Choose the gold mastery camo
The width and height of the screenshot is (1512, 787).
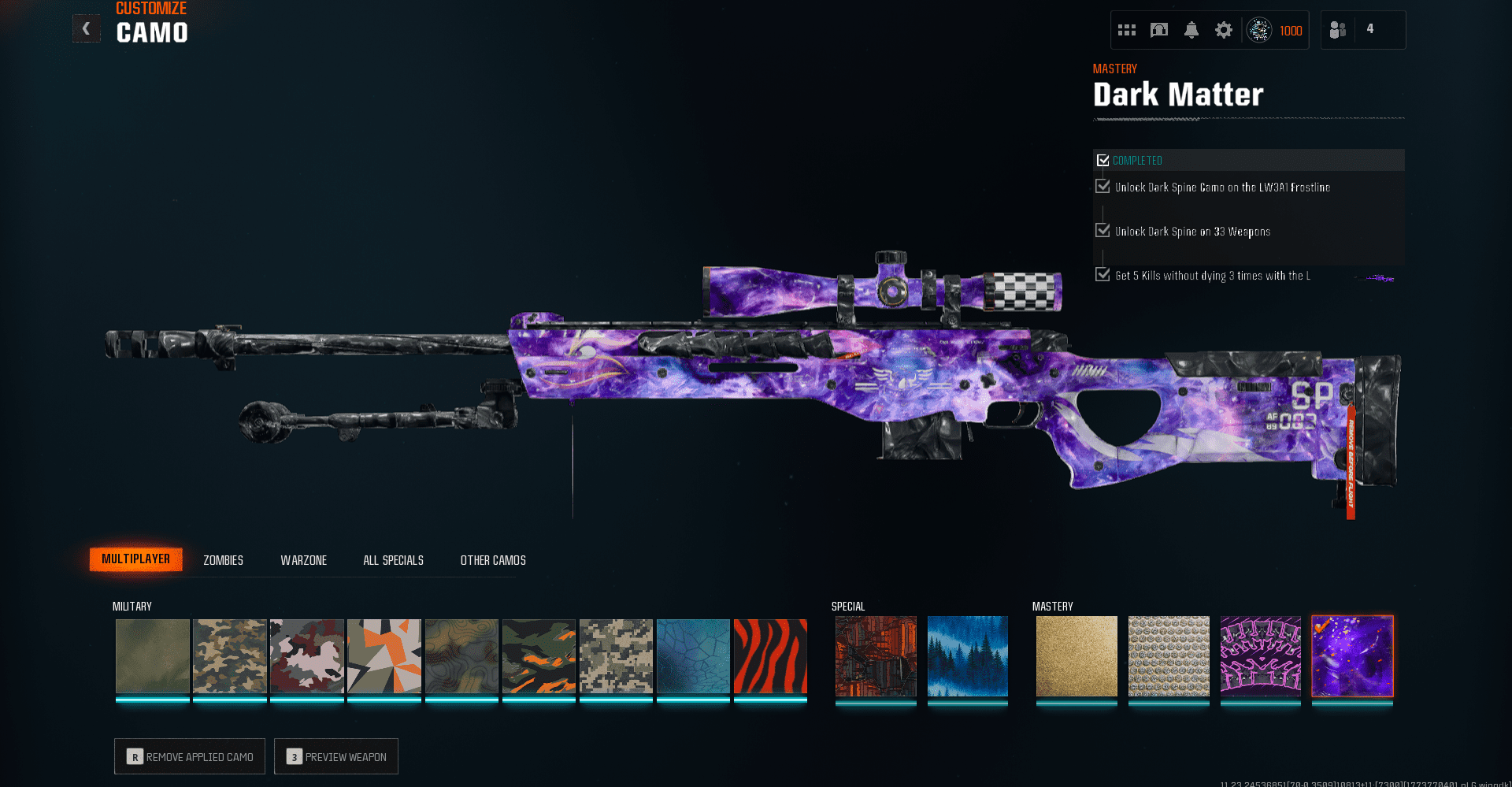pos(1077,656)
